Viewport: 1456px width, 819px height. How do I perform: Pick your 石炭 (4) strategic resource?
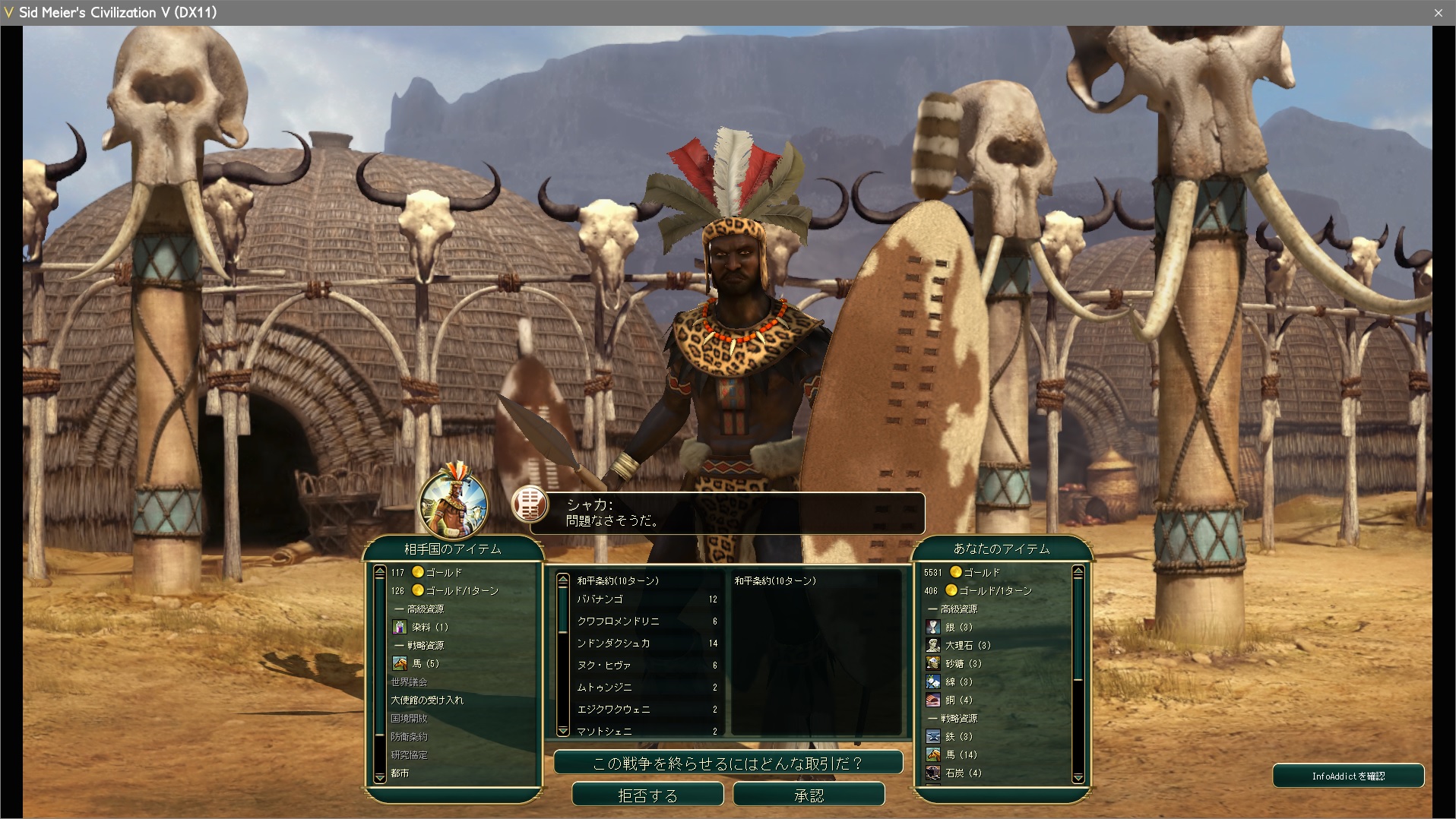click(962, 773)
